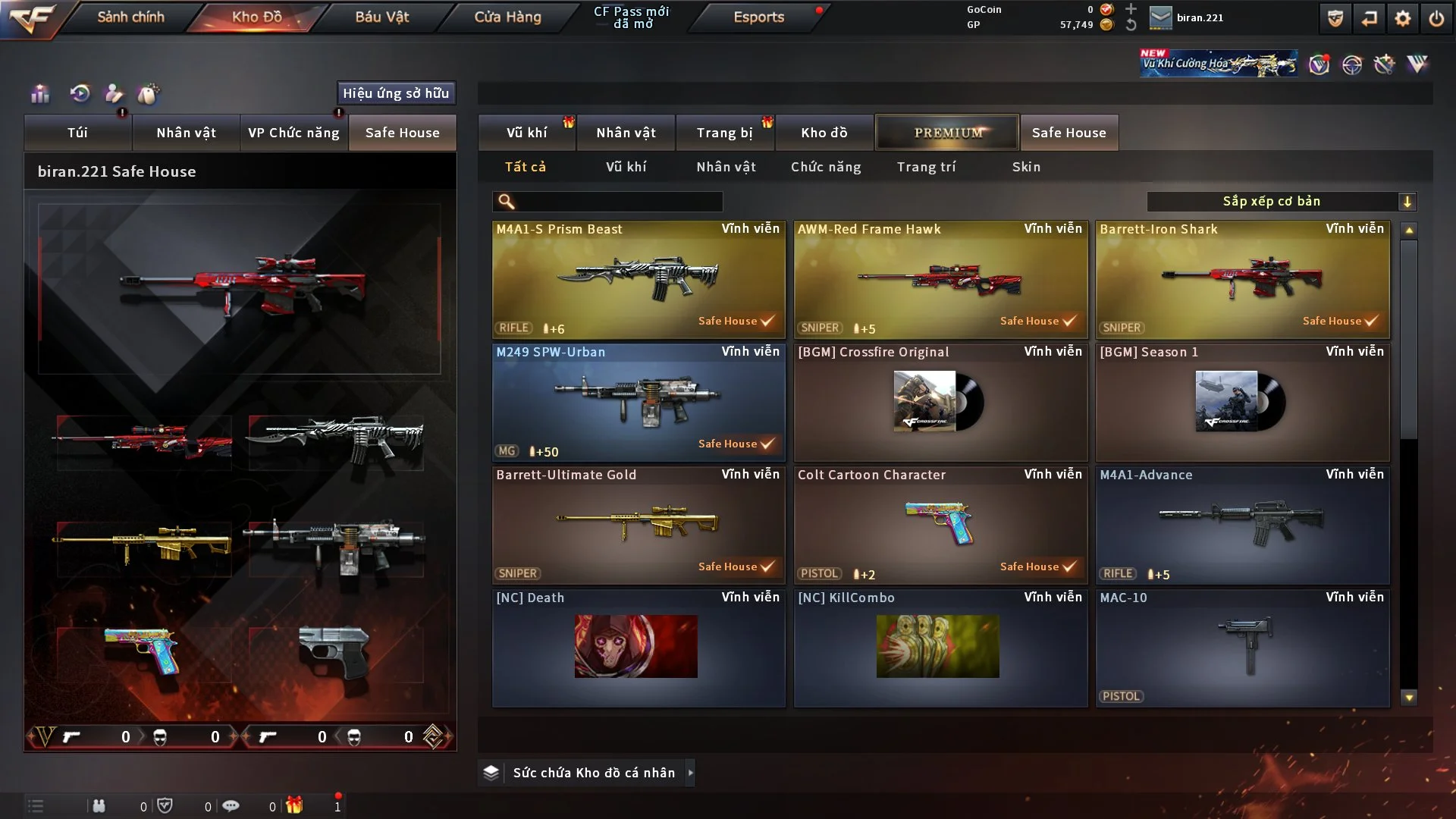Choose the Barrett-Ultimate Gold sniper
The image size is (1456, 819).
(x=639, y=525)
